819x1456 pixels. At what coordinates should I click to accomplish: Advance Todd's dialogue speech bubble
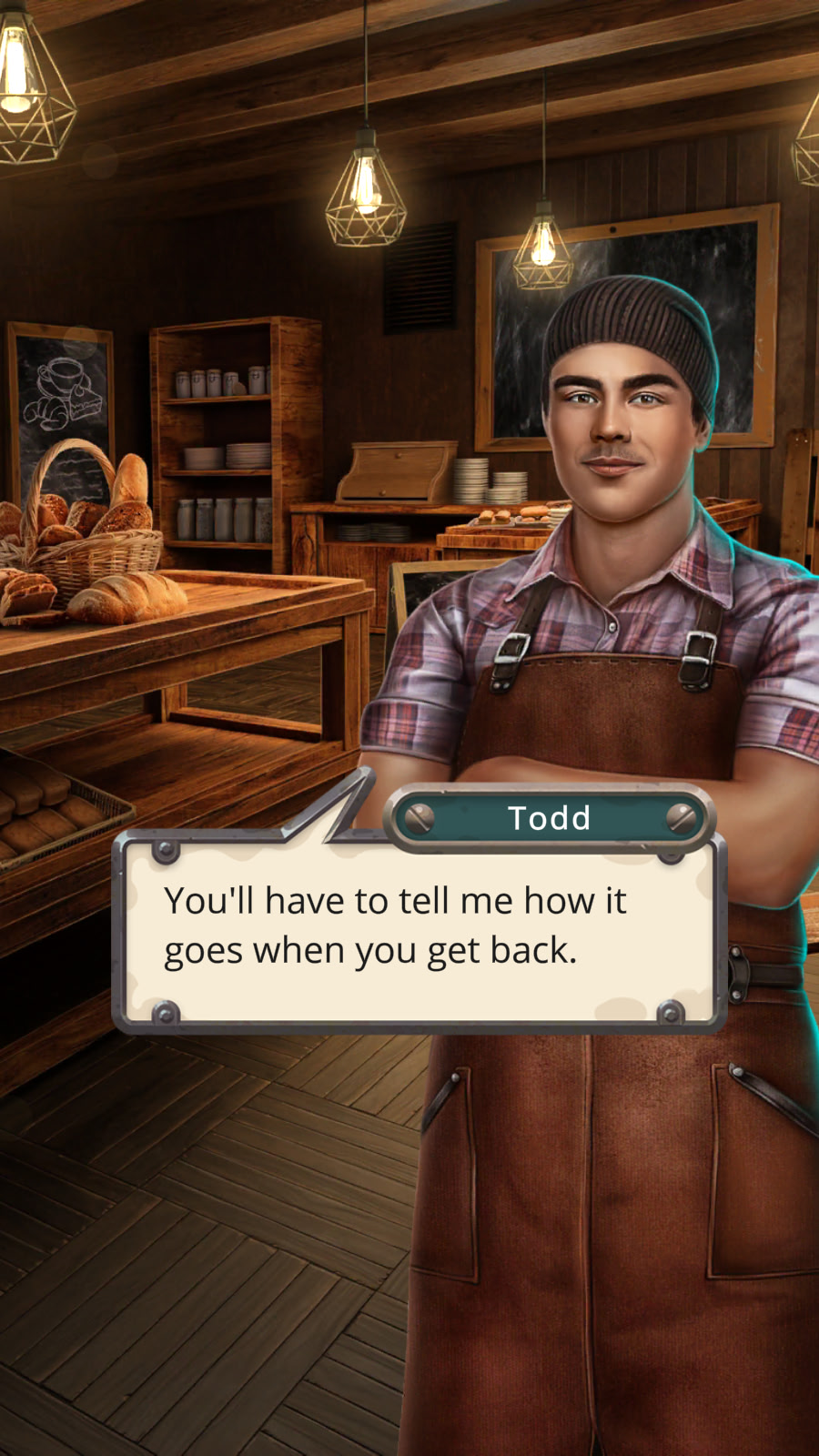[419, 930]
